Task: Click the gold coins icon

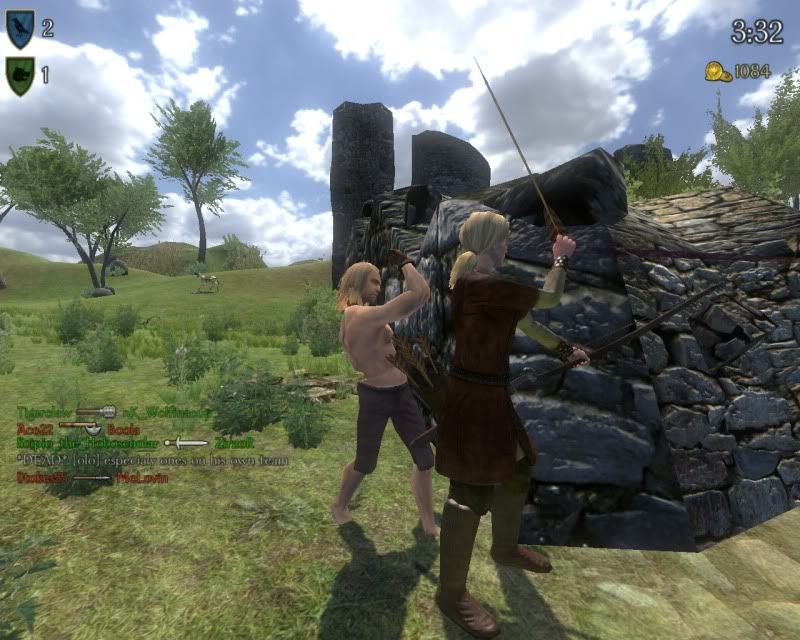Action: 717,71
